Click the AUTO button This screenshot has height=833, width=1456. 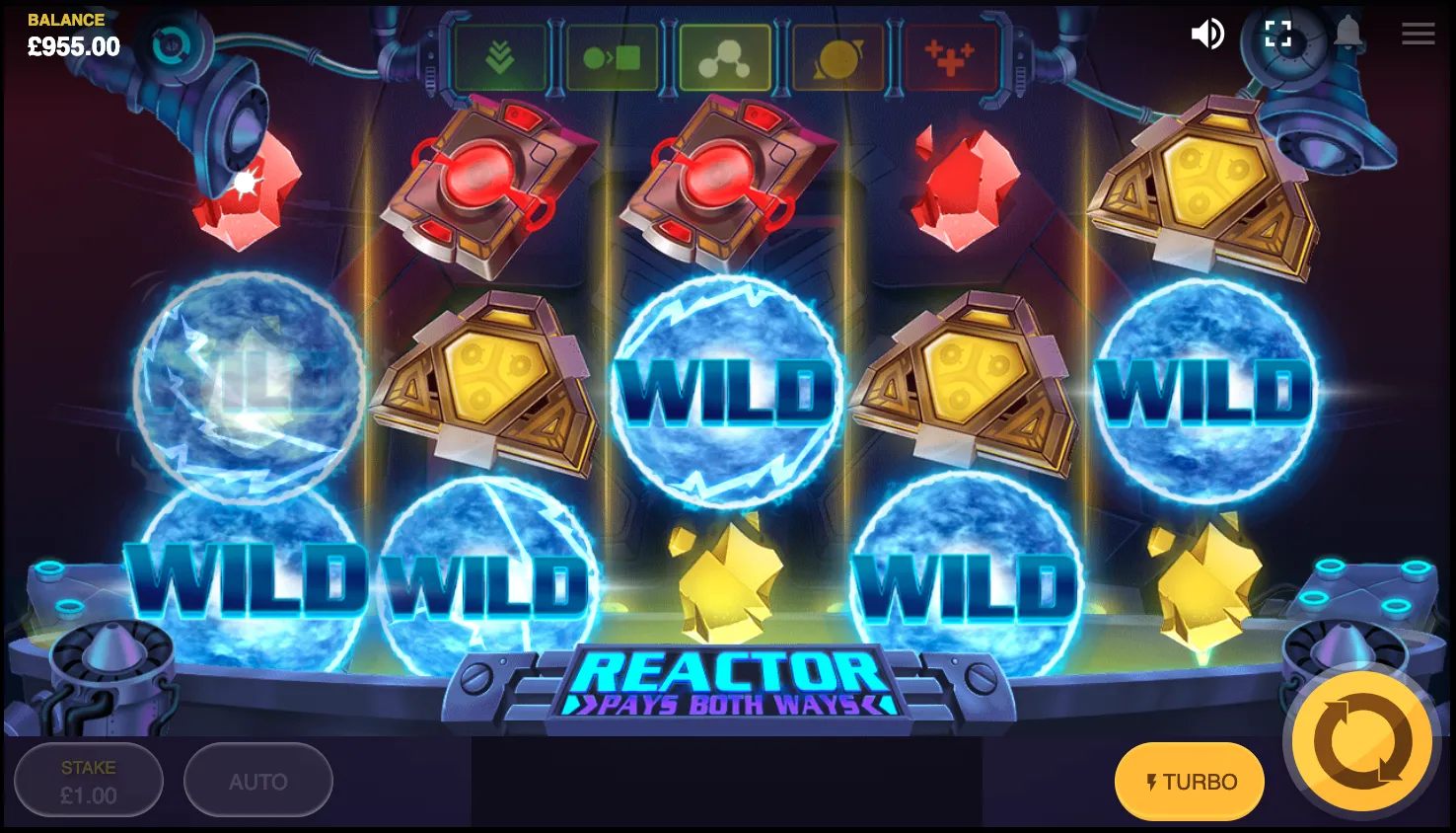pyautogui.click(x=257, y=780)
